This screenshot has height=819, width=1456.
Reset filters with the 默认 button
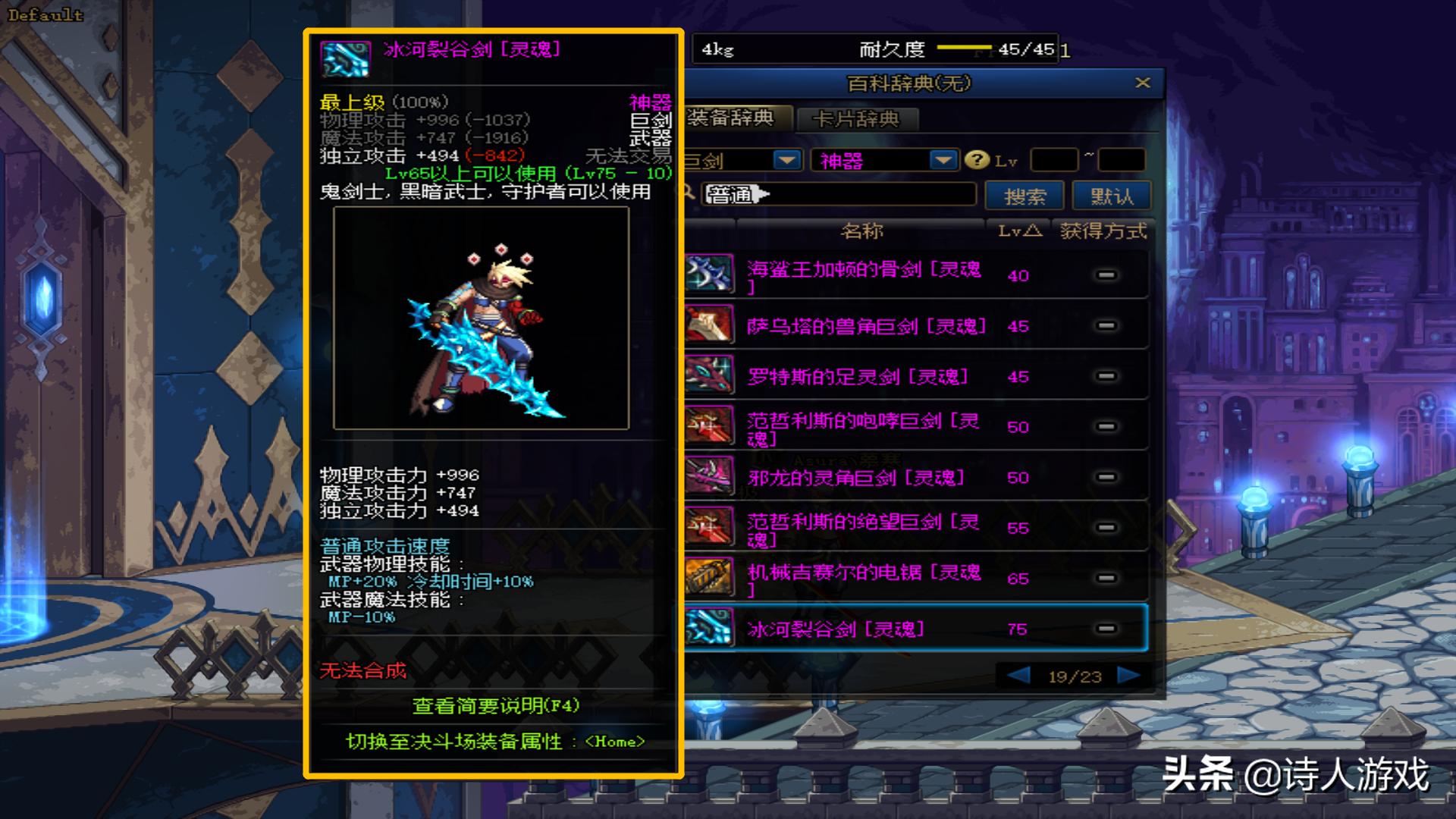tap(1111, 196)
